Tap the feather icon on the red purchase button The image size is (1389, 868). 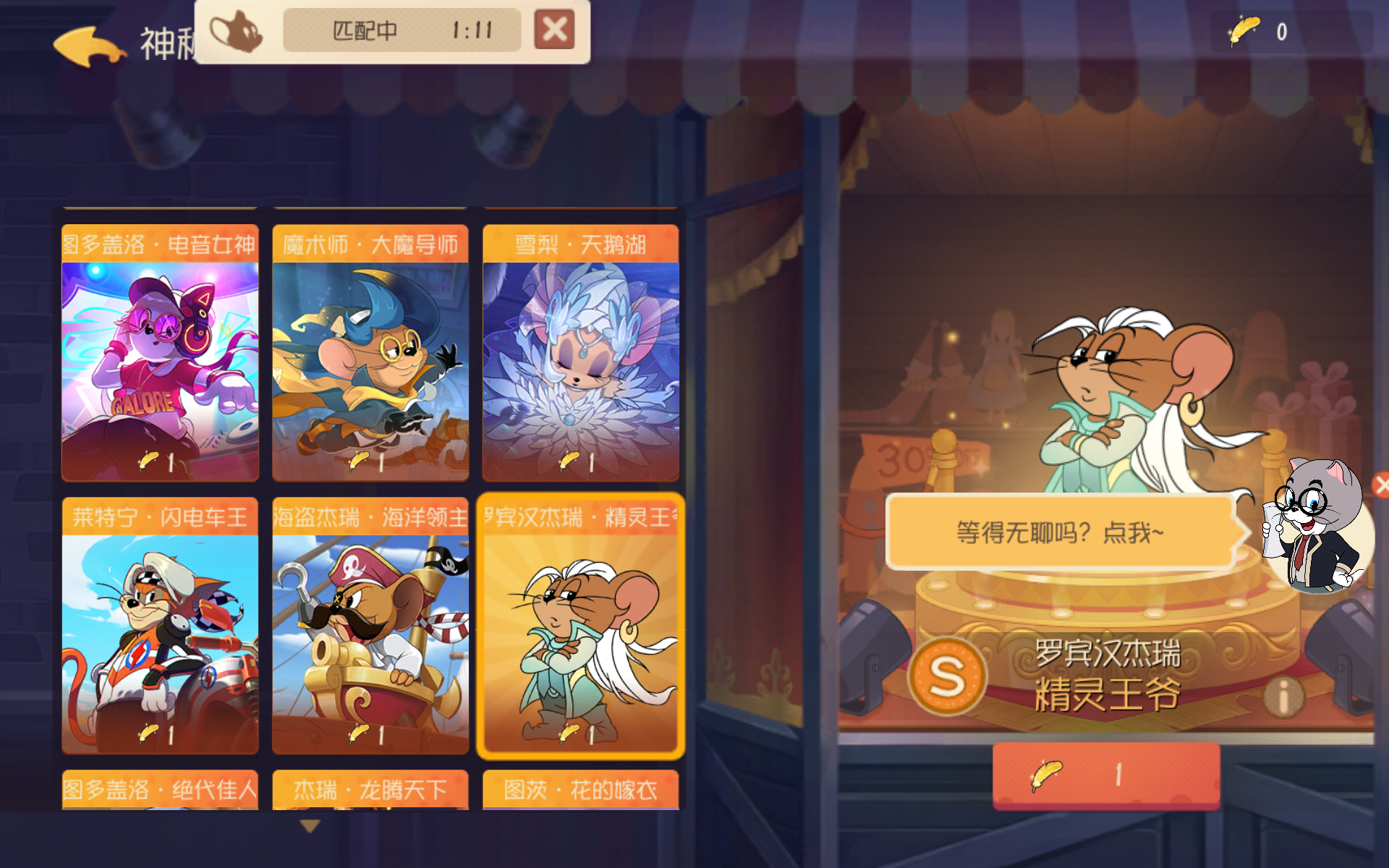point(1048,776)
